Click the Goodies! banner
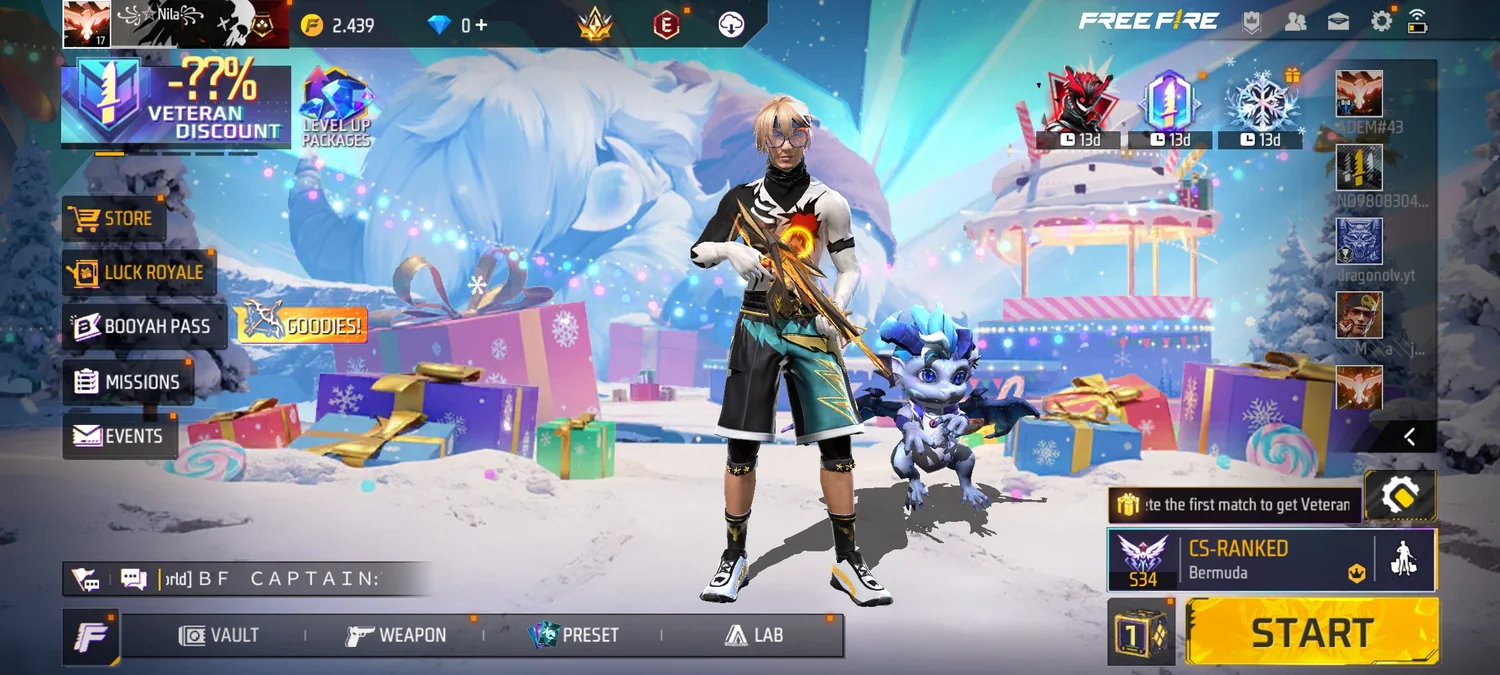Viewport: 1500px width, 675px height. (301, 325)
